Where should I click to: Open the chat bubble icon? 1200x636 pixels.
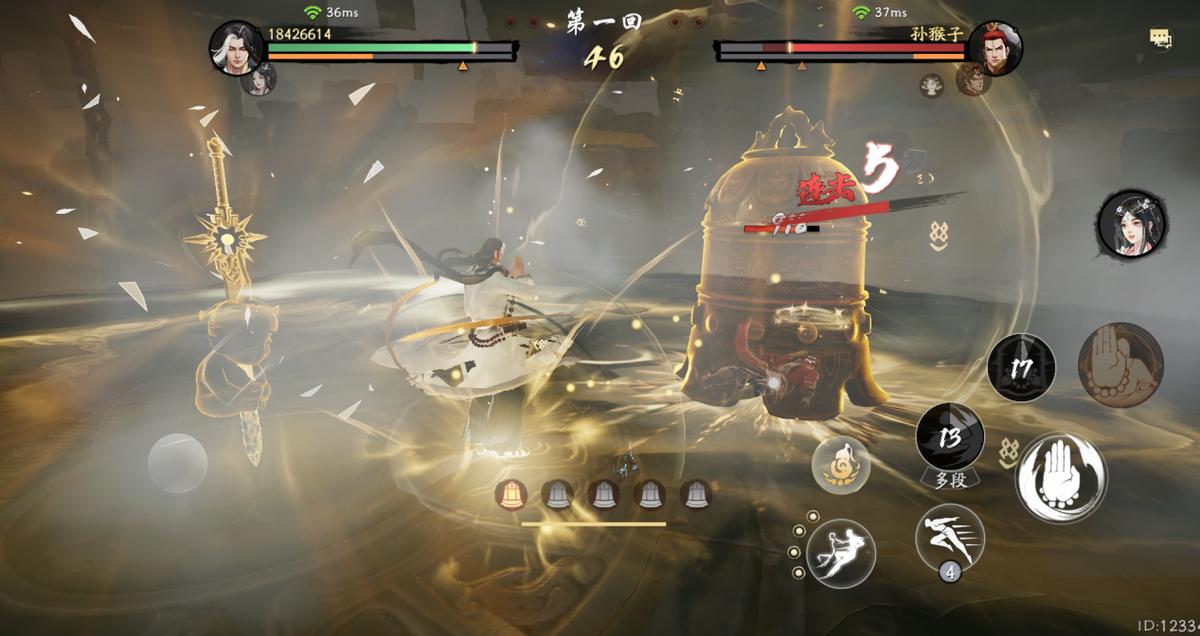[1160, 39]
